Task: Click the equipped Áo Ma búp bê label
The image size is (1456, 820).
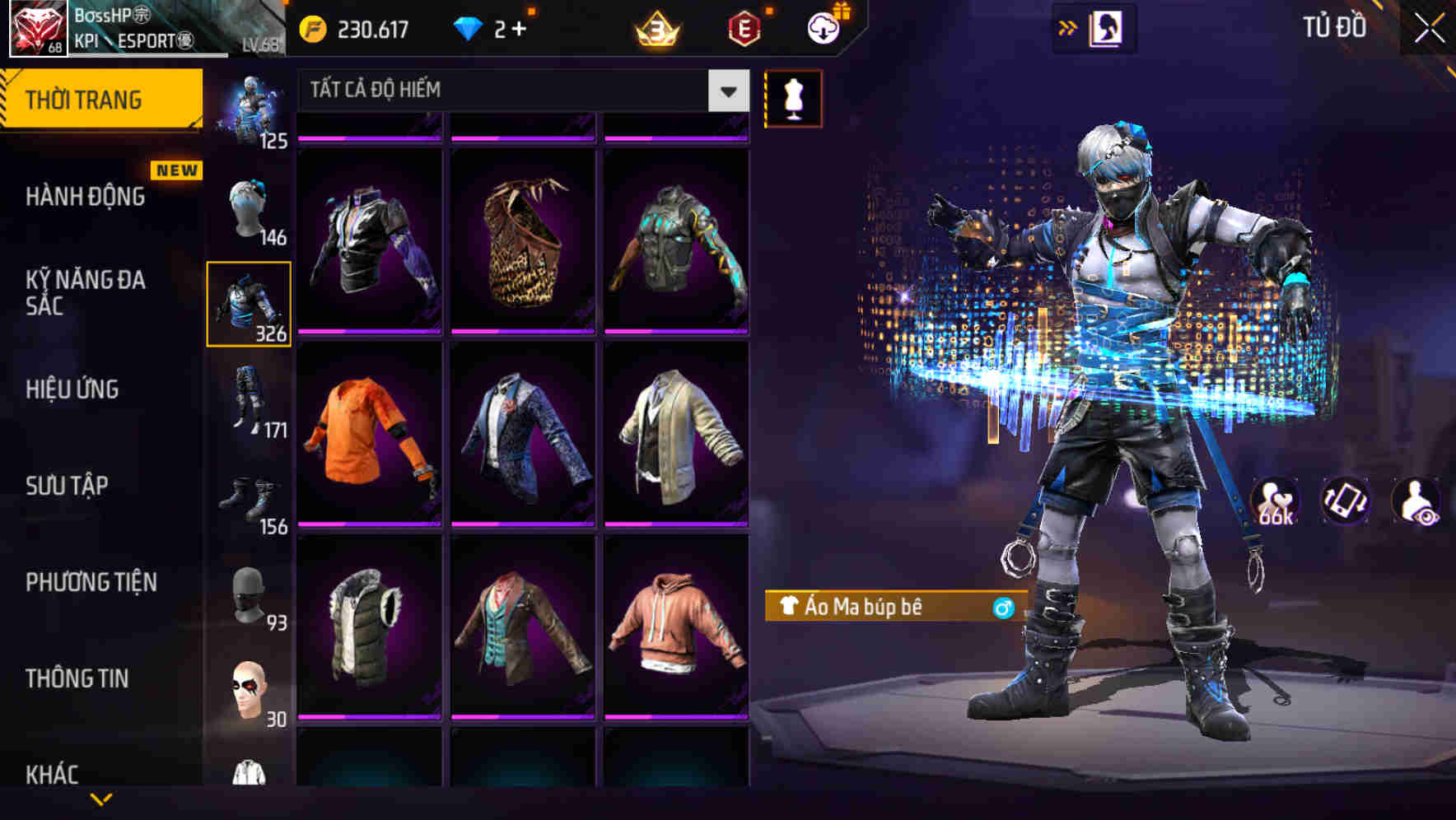Action: (x=873, y=609)
